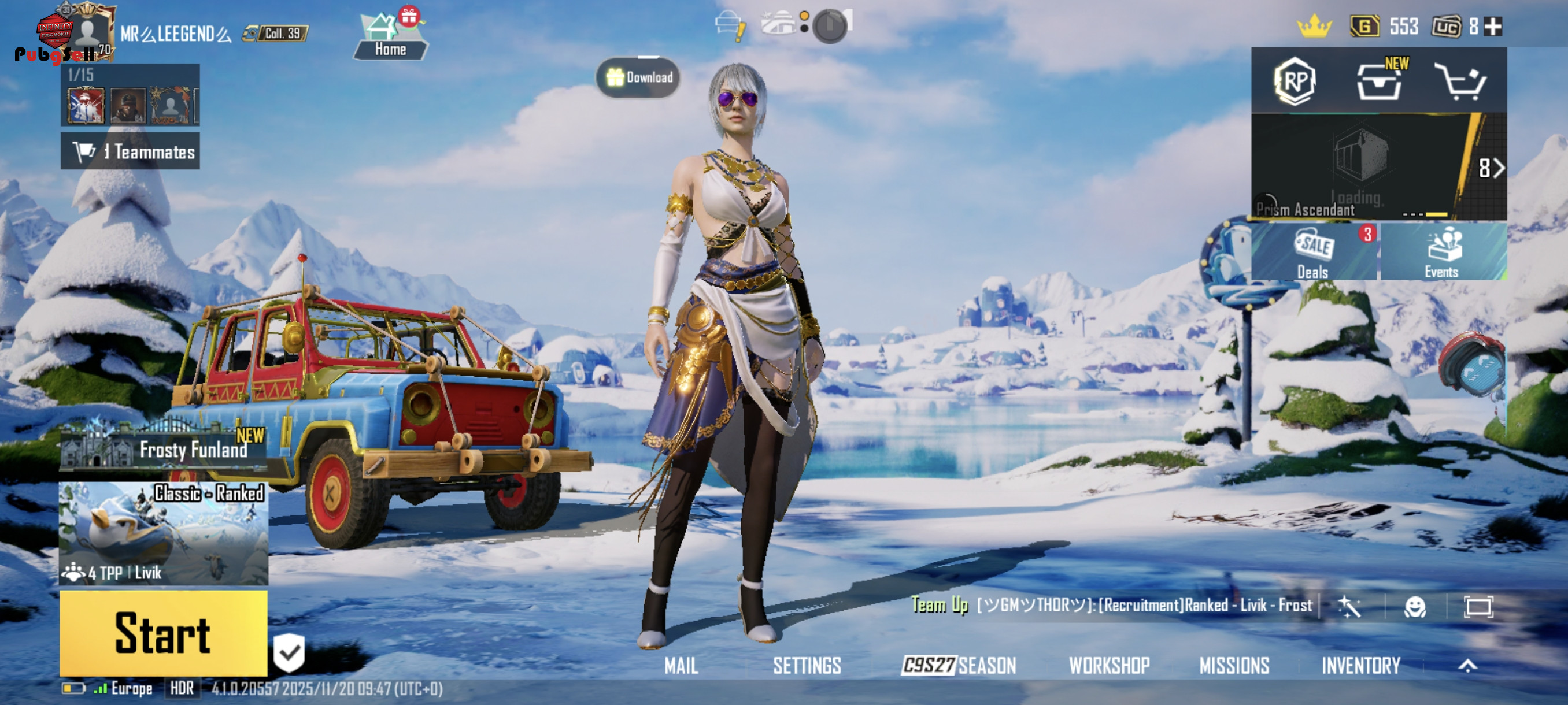
Task: Open the Mail menu
Action: (681, 666)
